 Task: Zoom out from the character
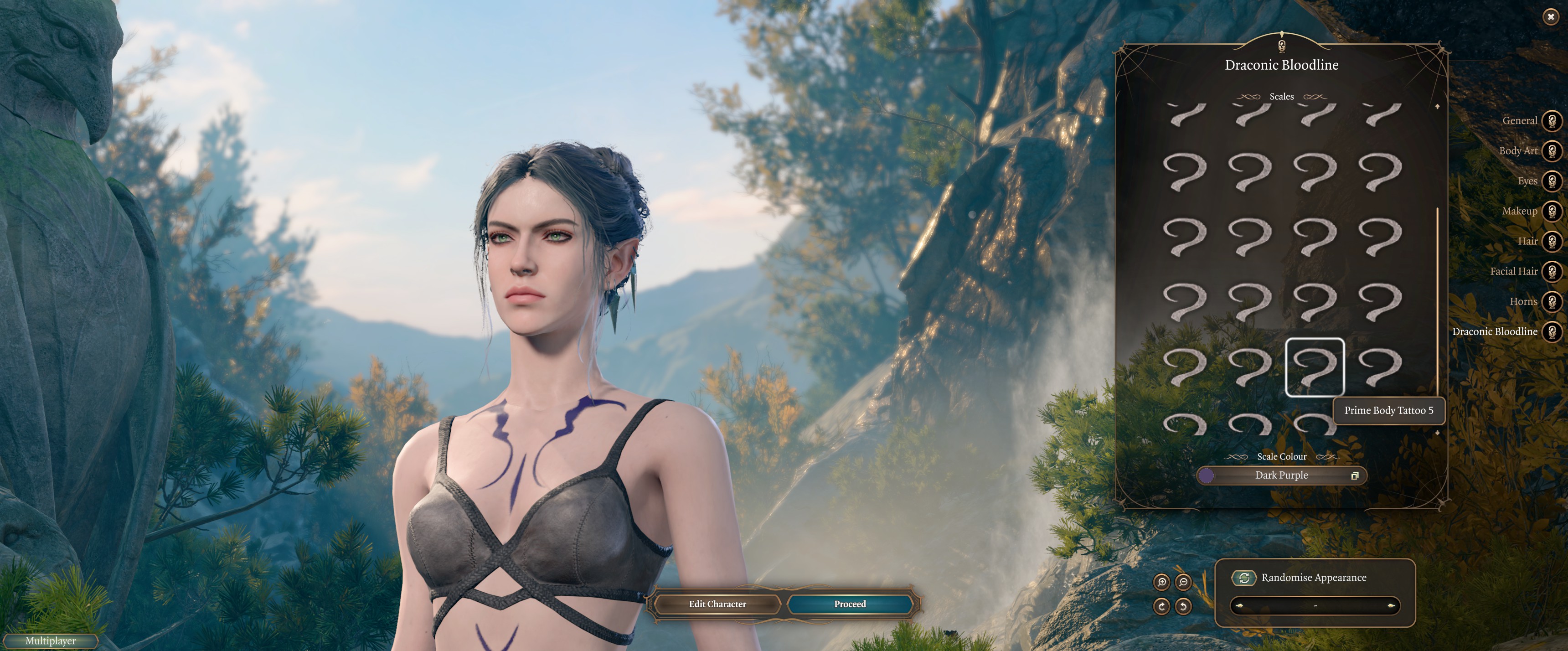1183,582
